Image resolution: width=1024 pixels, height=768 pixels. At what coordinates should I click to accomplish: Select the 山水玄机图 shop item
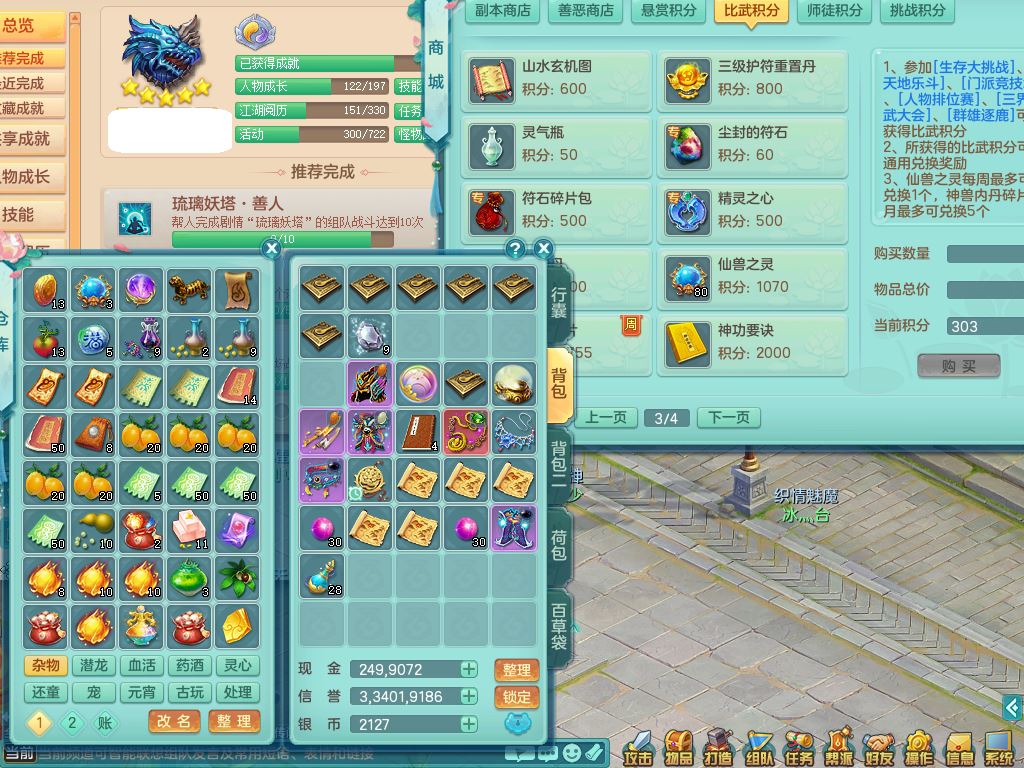click(x=556, y=78)
